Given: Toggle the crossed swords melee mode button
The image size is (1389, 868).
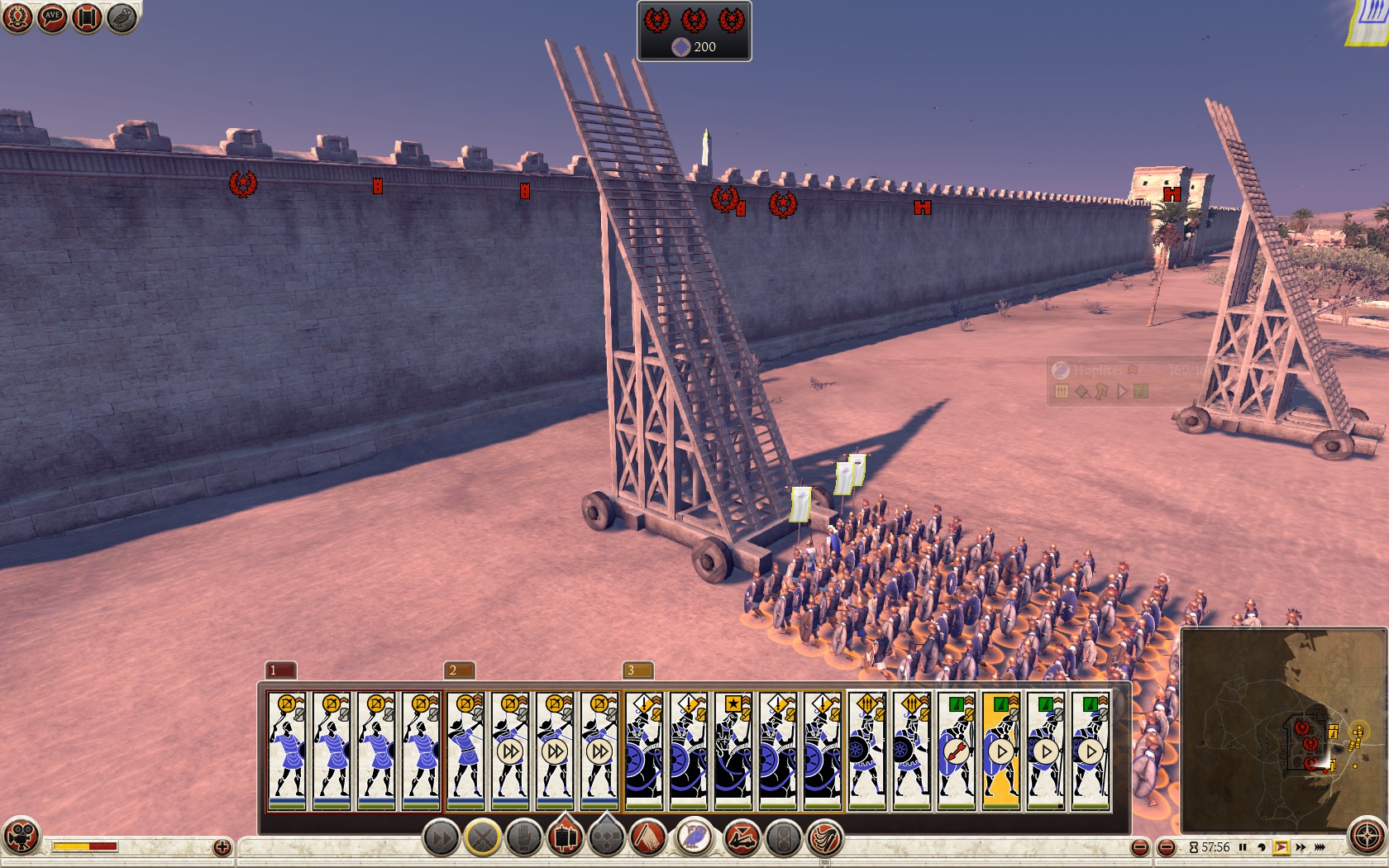Looking at the screenshot, I should coord(483,838).
